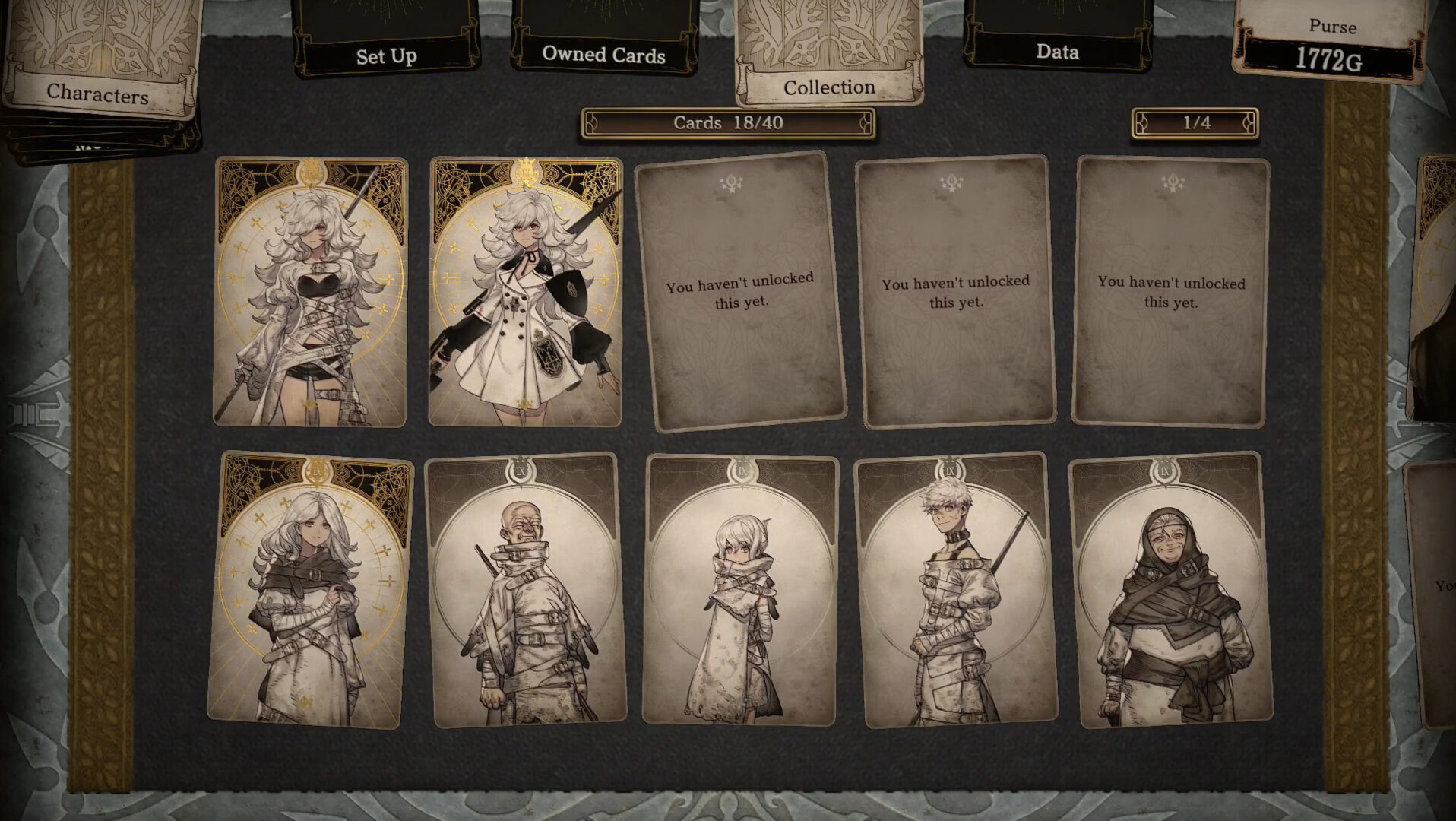This screenshot has width=1456, height=821.
Task: Select the gold card of swordswoman in bandages
Action: [310, 292]
